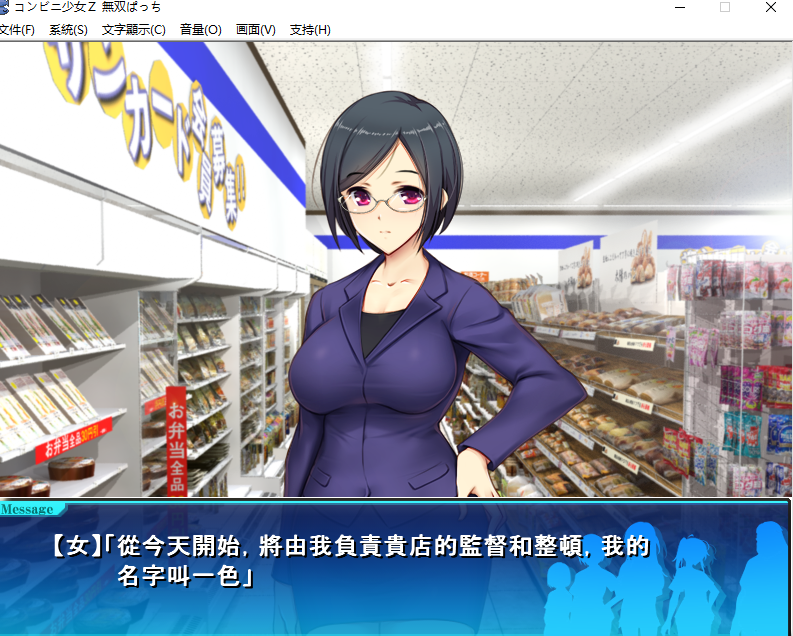This screenshot has height=636, width=793.
Task: Open the 文件(F) menu
Action: point(17,30)
